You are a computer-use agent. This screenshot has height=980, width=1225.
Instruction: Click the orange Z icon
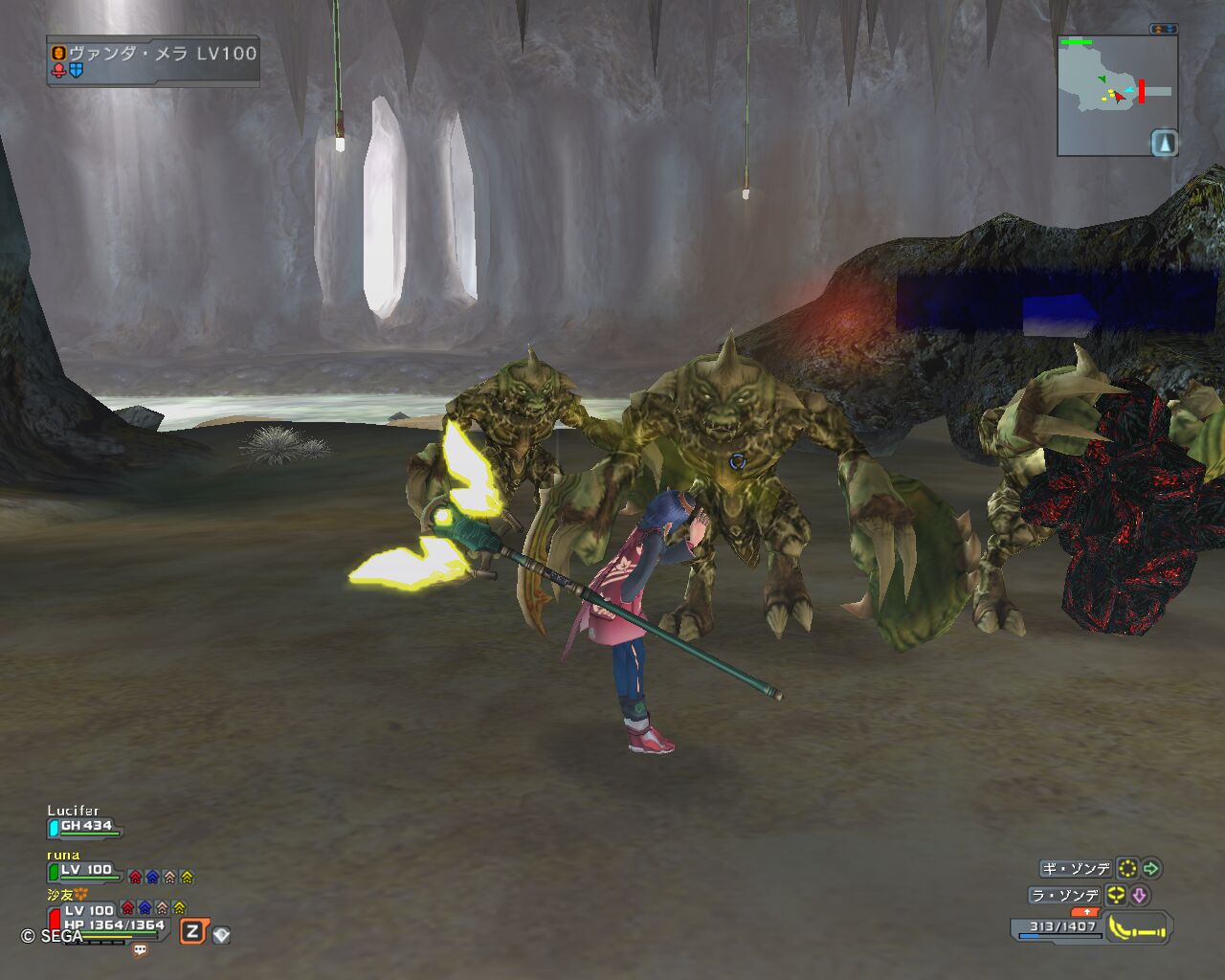pos(192,931)
